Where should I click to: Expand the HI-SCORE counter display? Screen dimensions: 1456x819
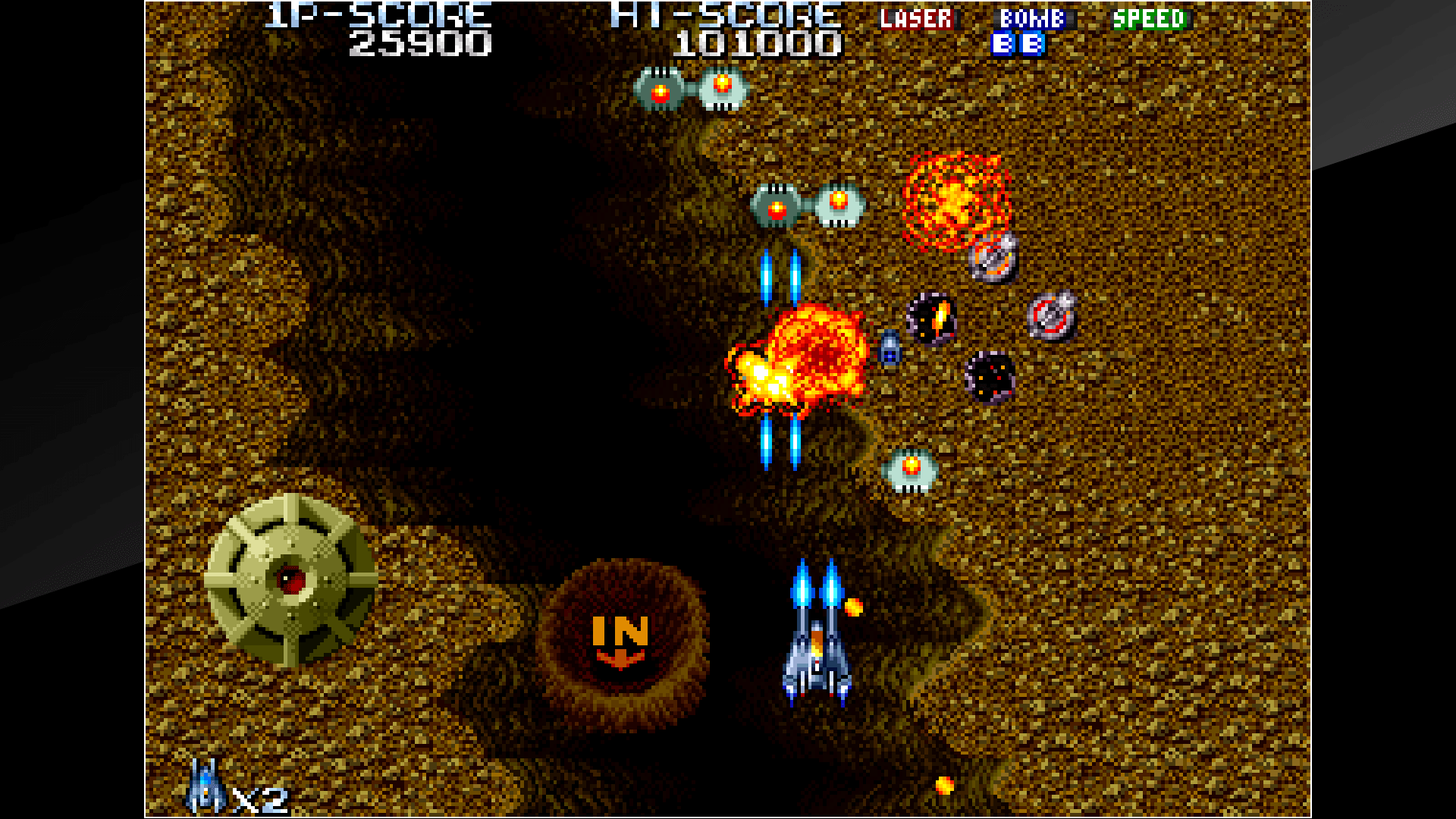pyautogui.click(x=758, y=44)
